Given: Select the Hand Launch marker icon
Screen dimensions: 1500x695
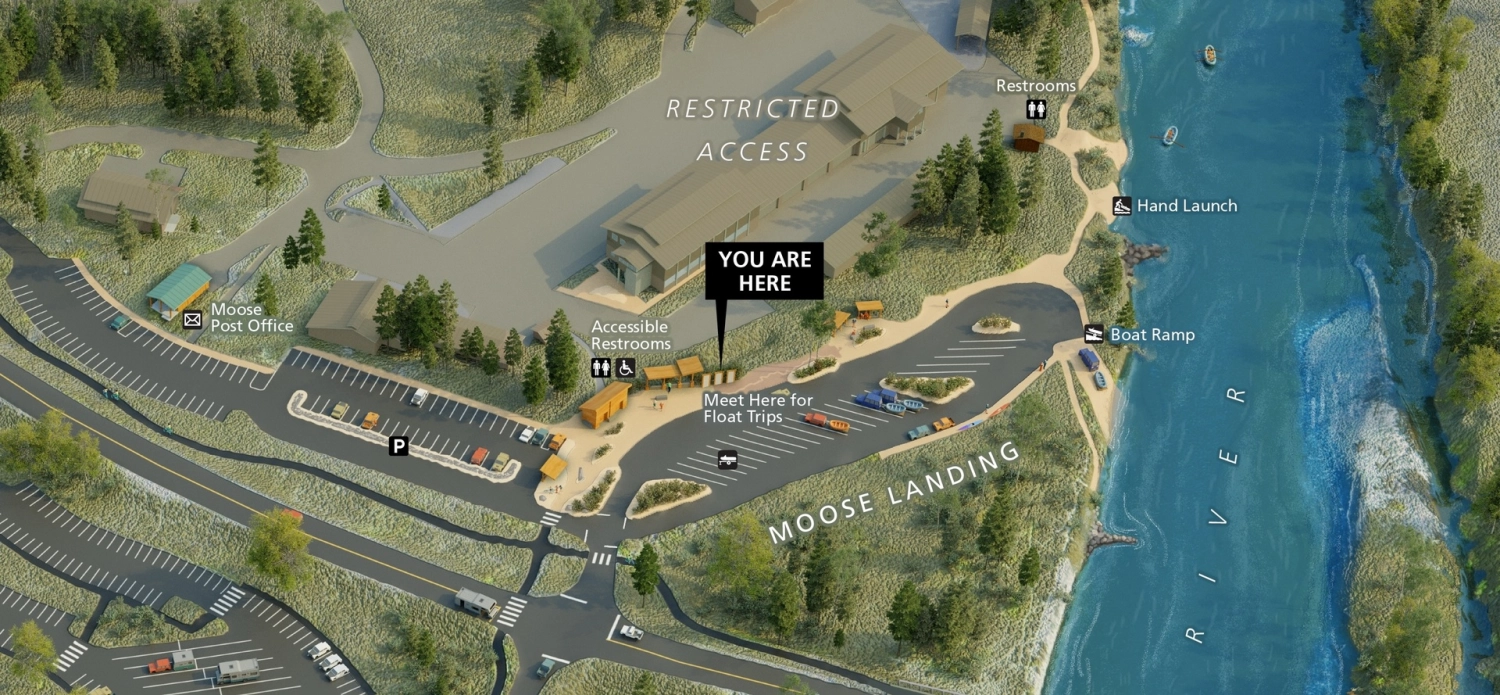Looking at the screenshot, I should click(x=1122, y=206).
